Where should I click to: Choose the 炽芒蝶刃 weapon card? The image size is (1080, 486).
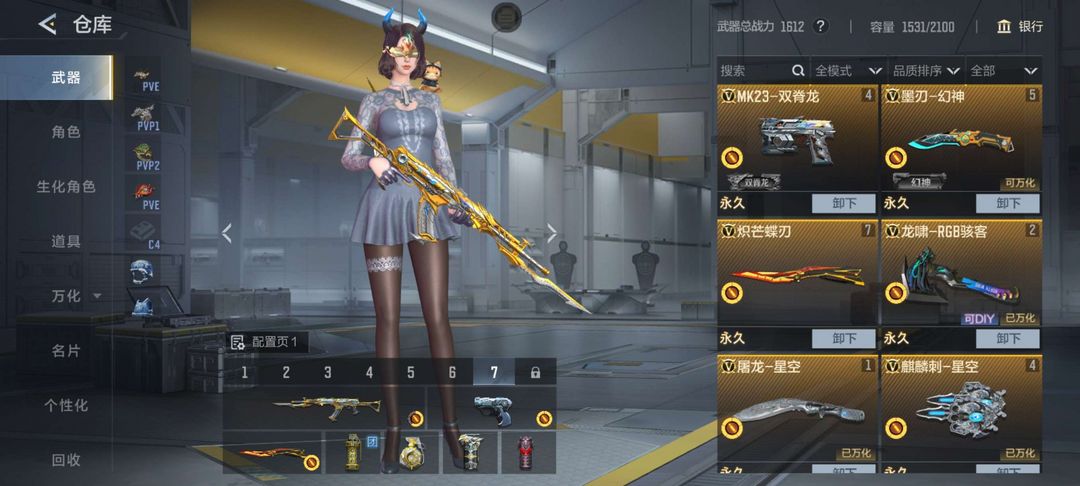tap(797, 273)
